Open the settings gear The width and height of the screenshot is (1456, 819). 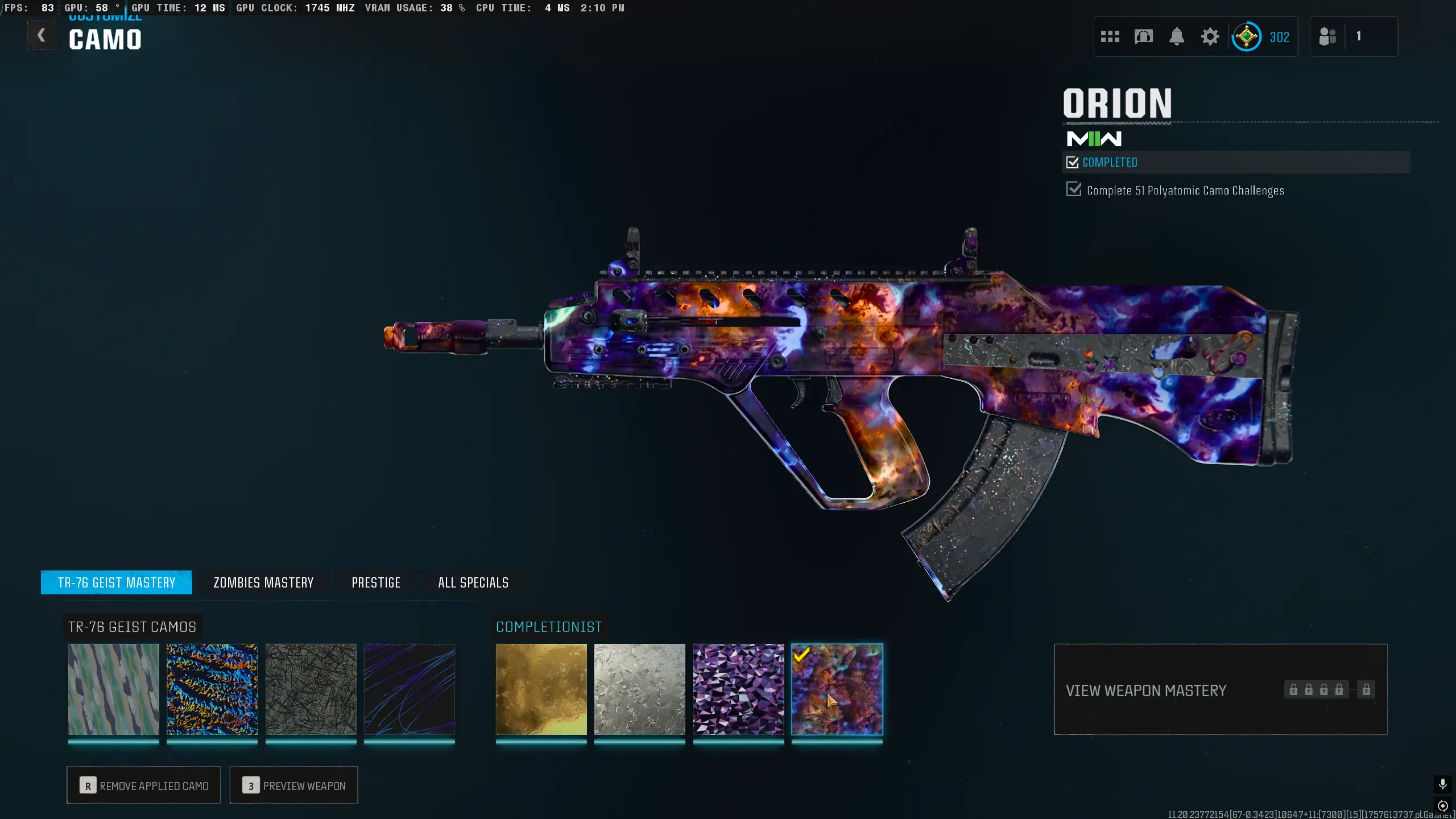click(1210, 37)
